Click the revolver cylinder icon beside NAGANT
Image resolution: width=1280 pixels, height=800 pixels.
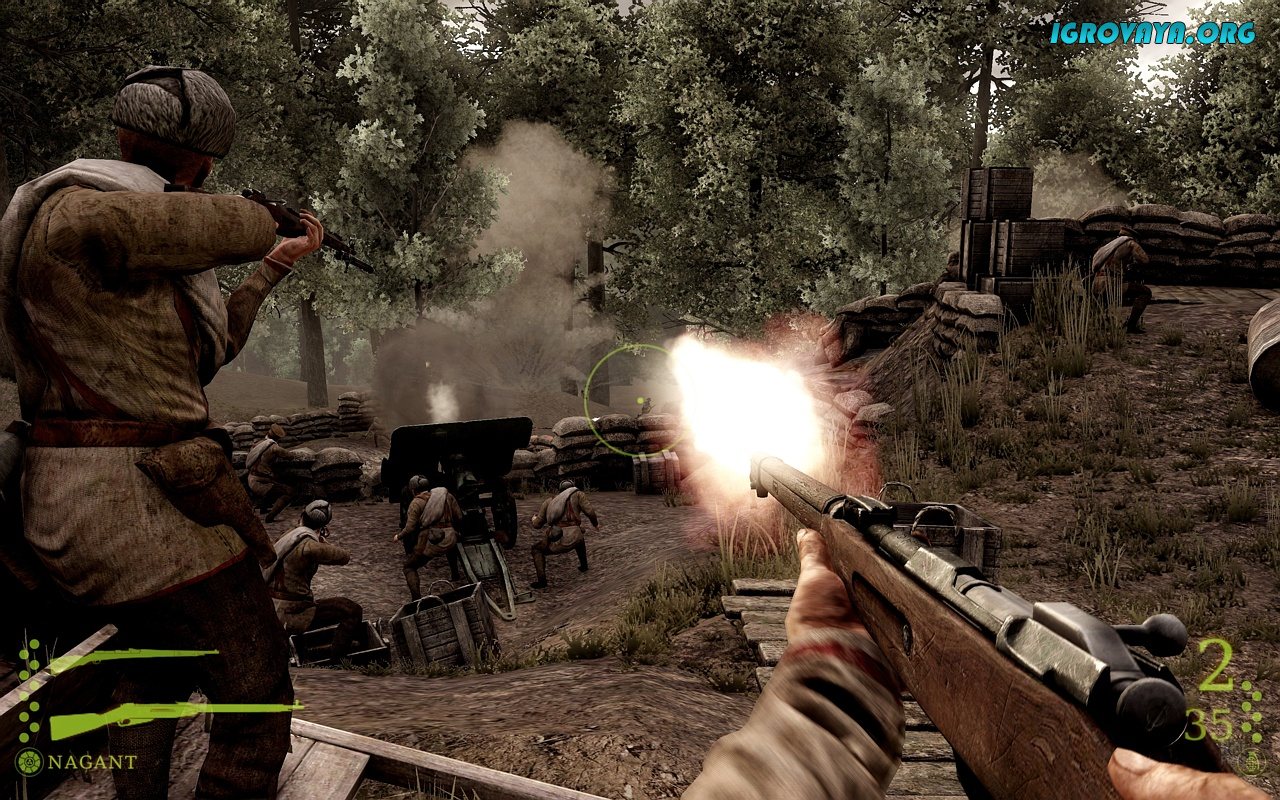point(29,762)
